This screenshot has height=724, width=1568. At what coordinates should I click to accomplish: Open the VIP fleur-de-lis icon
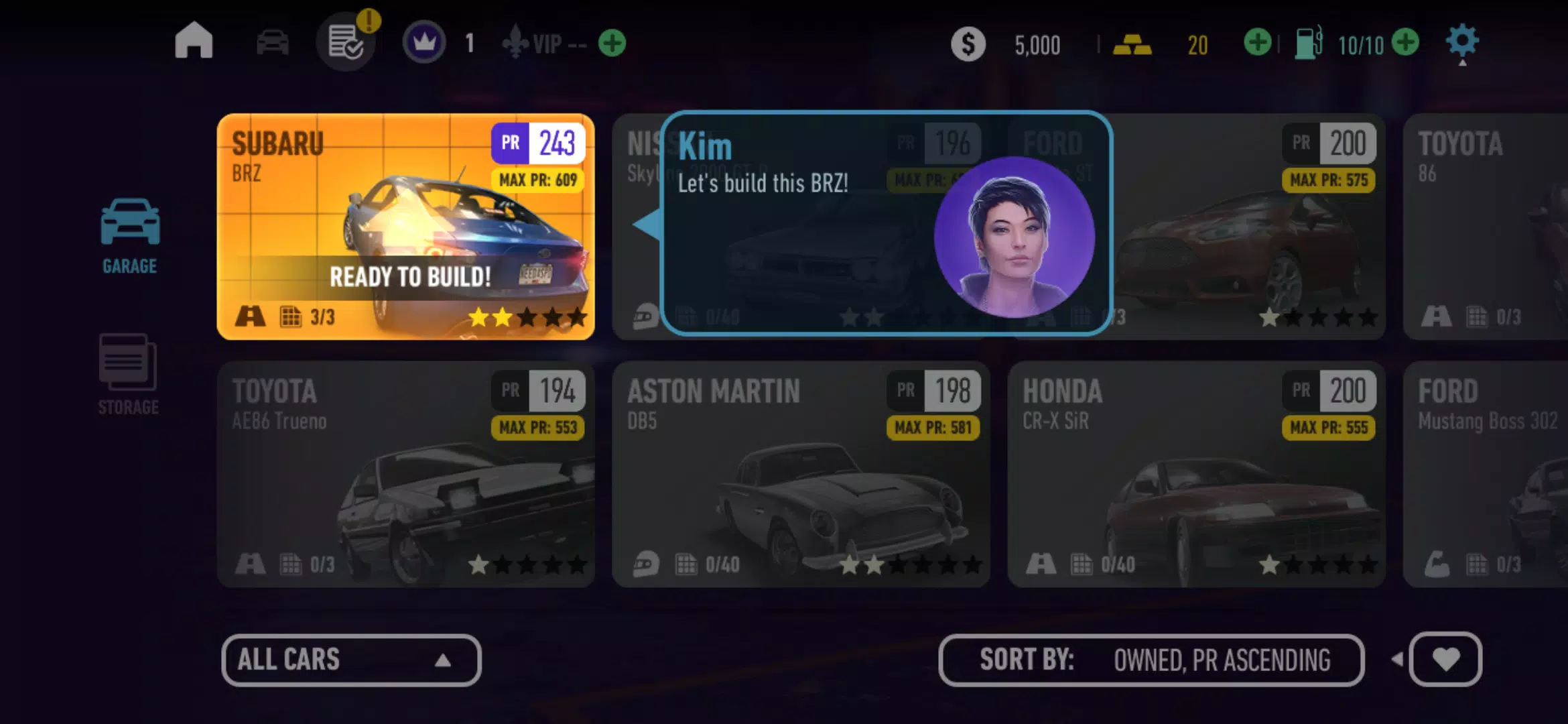(515, 44)
